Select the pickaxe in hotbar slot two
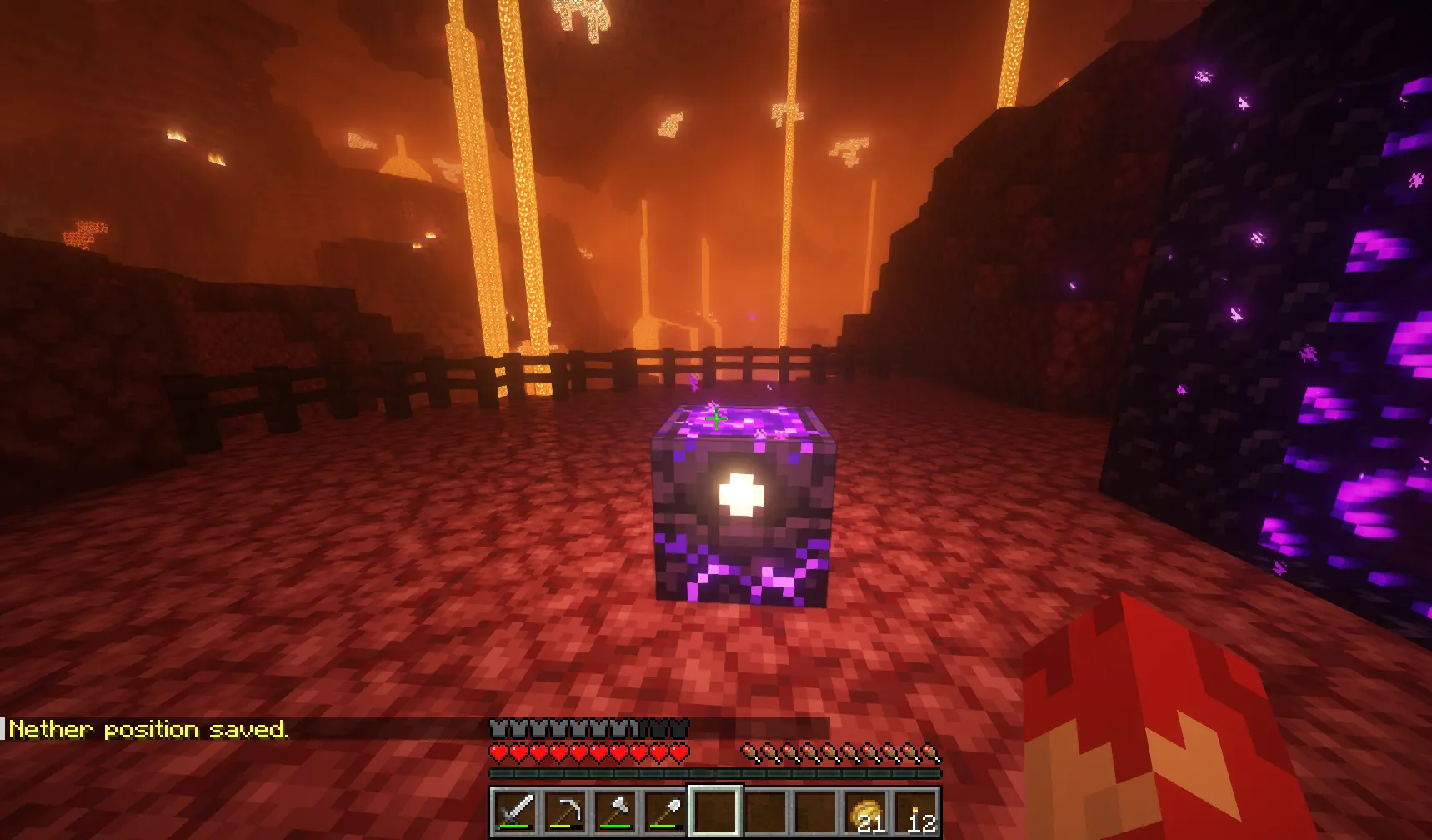The image size is (1432, 840). tap(565, 812)
